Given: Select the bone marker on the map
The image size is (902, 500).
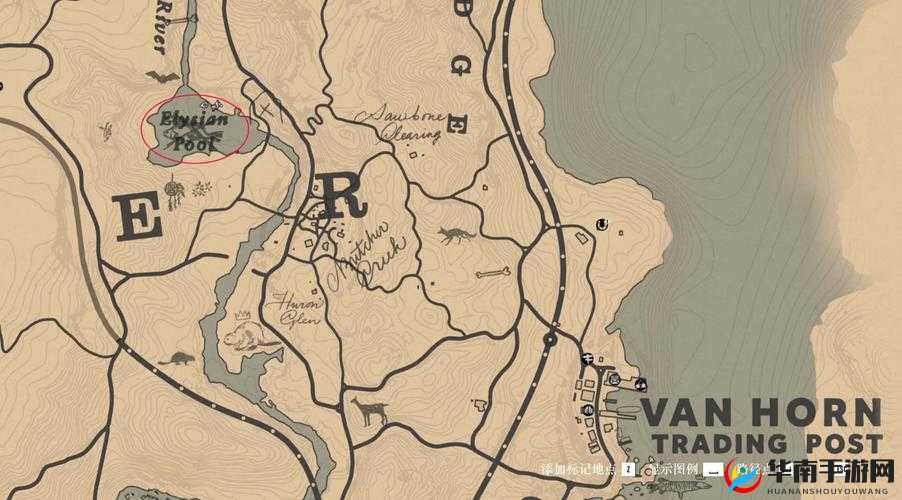Looking at the screenshot, I should (493, 272).
